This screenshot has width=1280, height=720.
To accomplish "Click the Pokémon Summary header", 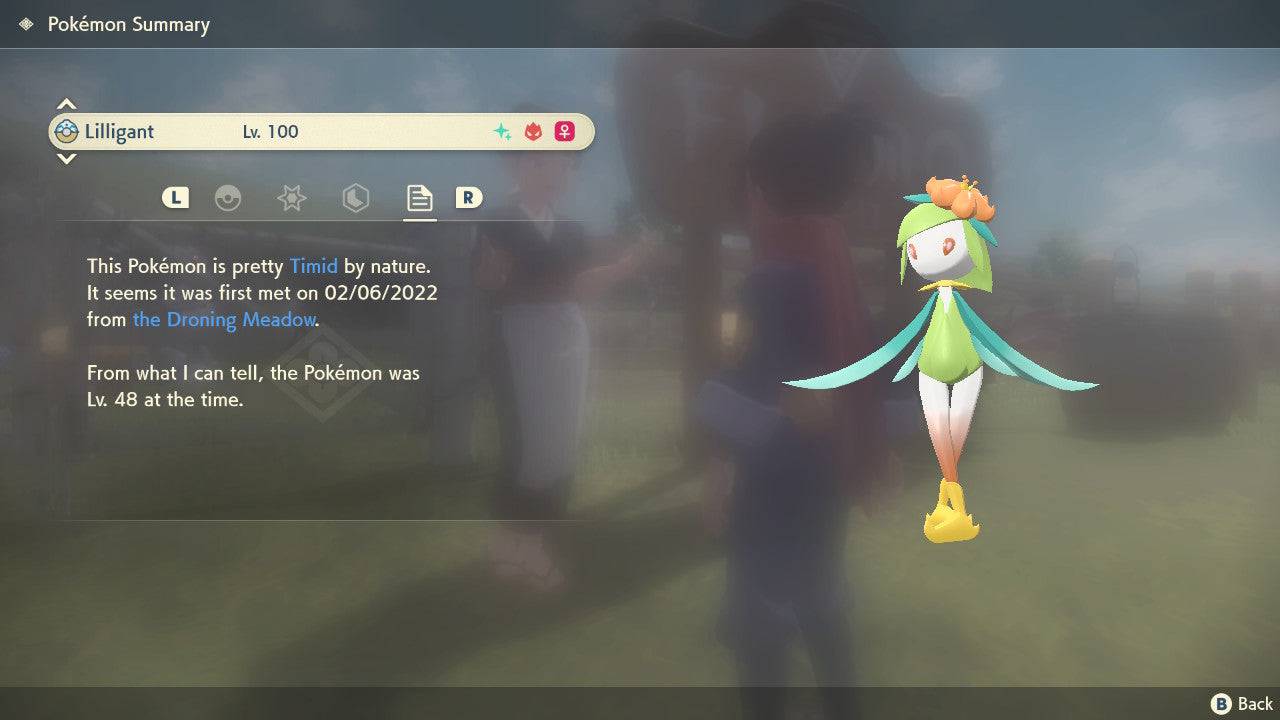I will [128, 23].
